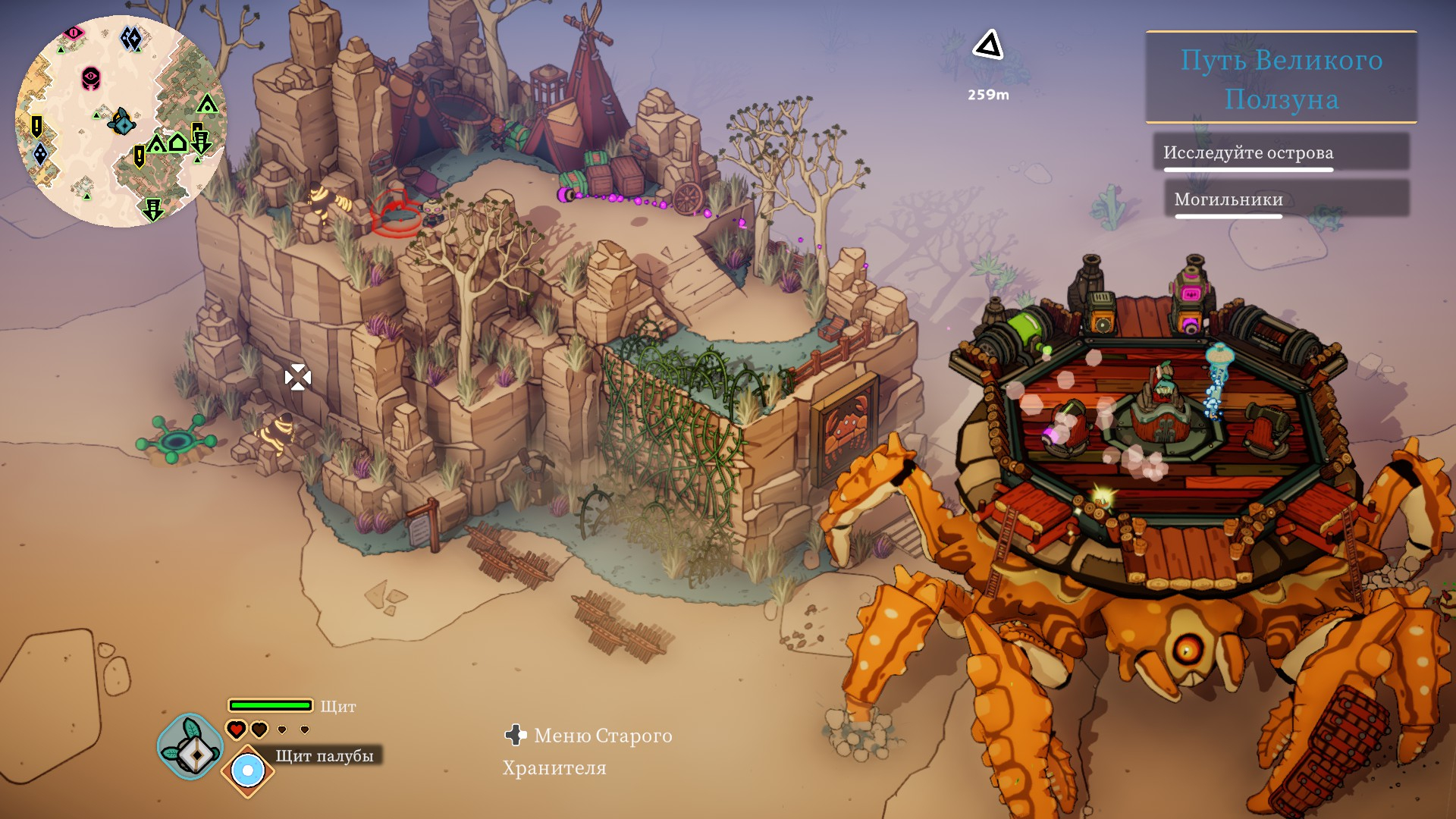This screenshot has width=1456, height=819.
Task: Select the blue double-diamond marker on minimap
Action: click(x=132, y=38)
